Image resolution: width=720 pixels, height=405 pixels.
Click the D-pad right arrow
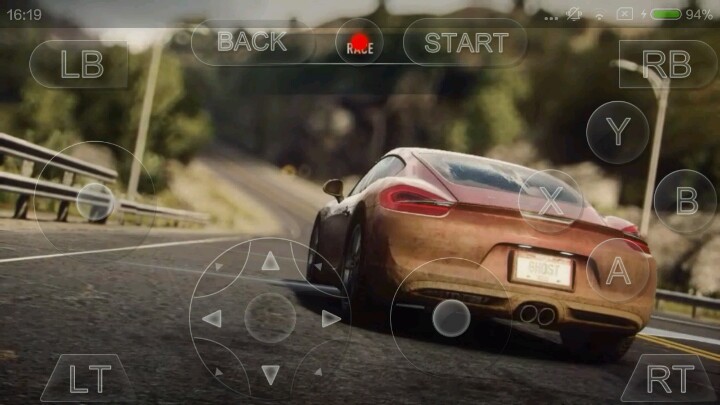(329, 318)
